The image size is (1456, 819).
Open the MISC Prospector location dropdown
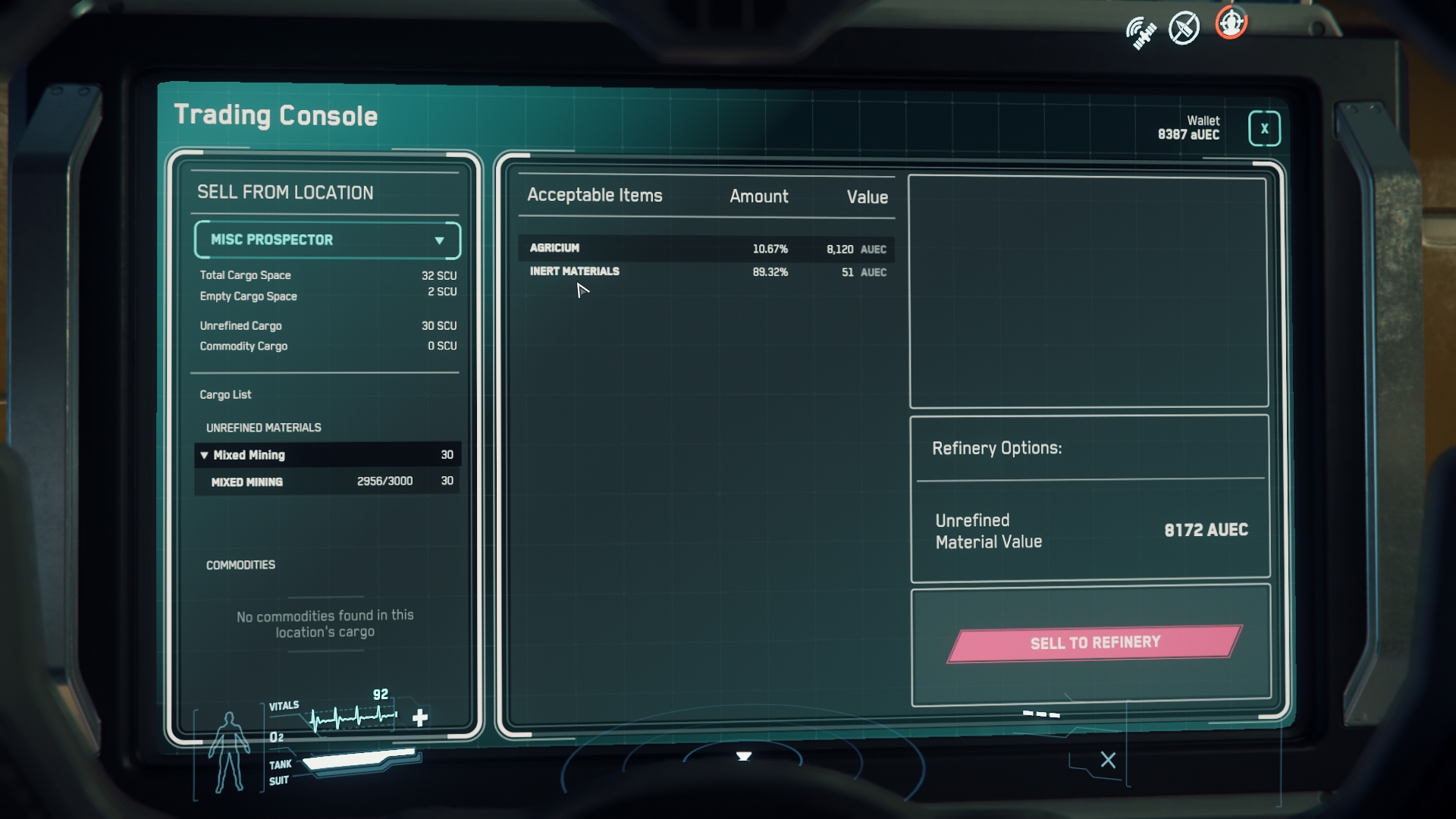[327, 240]
